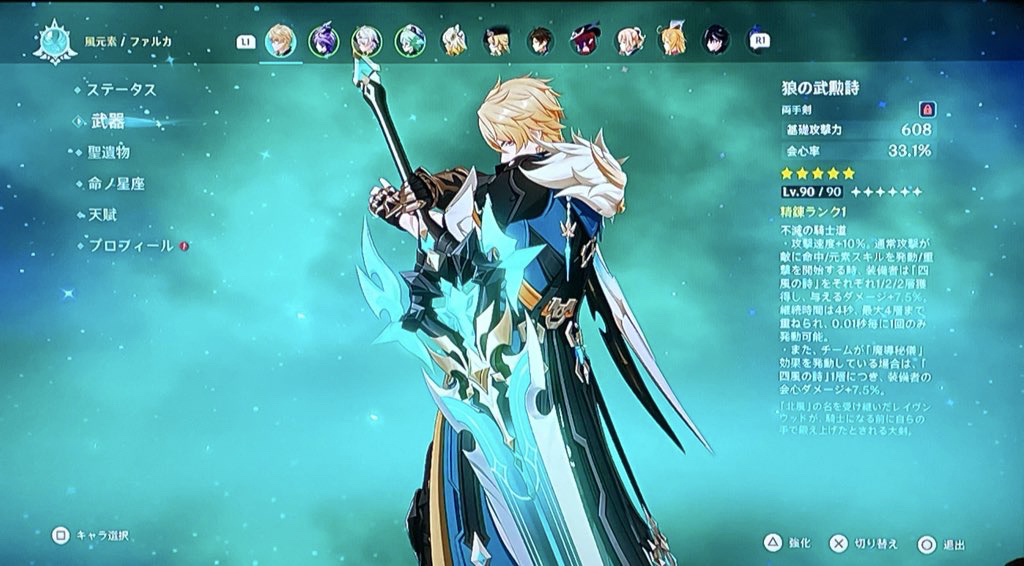Select the highlighted blond character portrait
This screenshot has height=566, width=1024.
[x=280, y=41]
